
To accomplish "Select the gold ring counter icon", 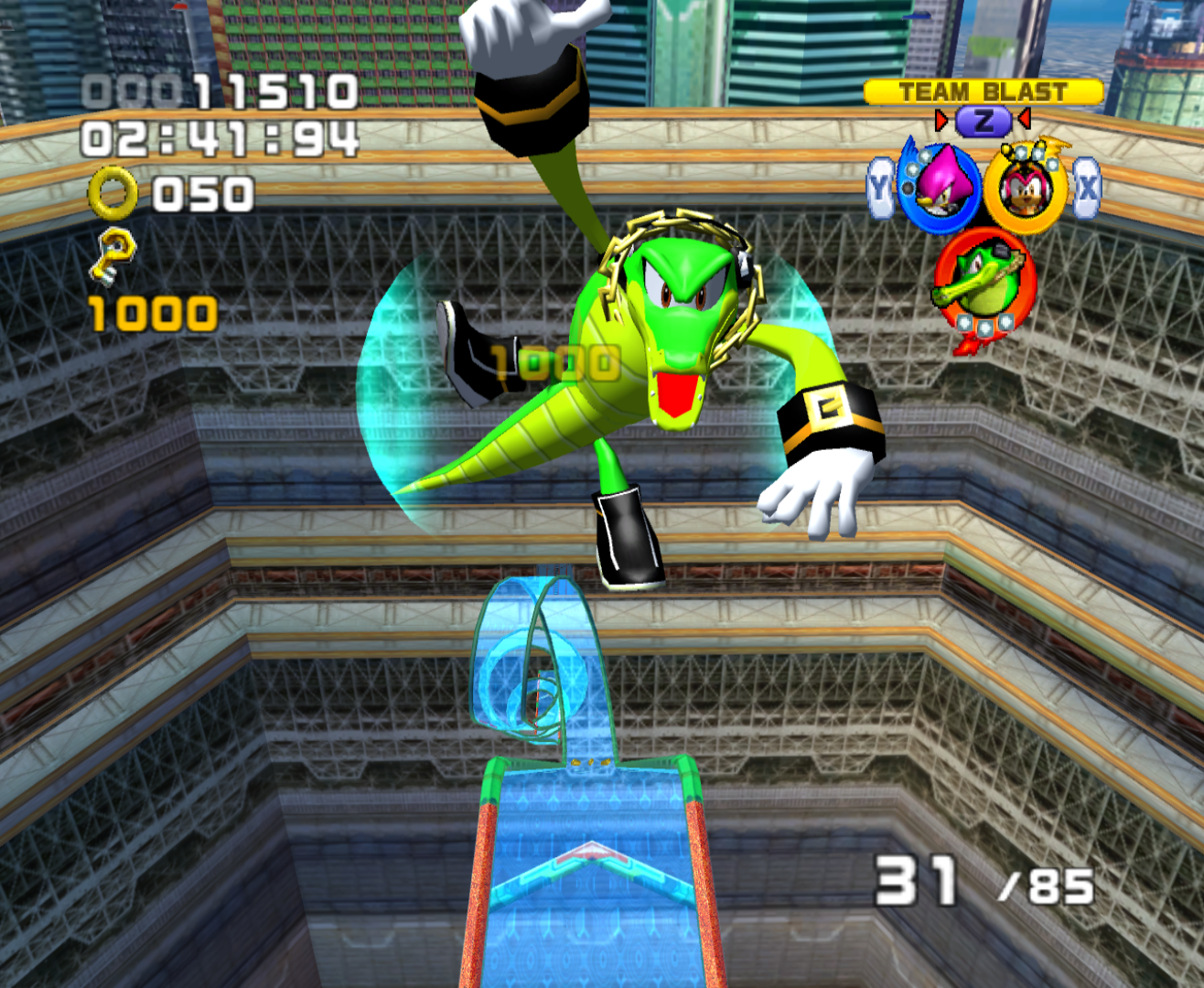I will click(x=113, y=193).
